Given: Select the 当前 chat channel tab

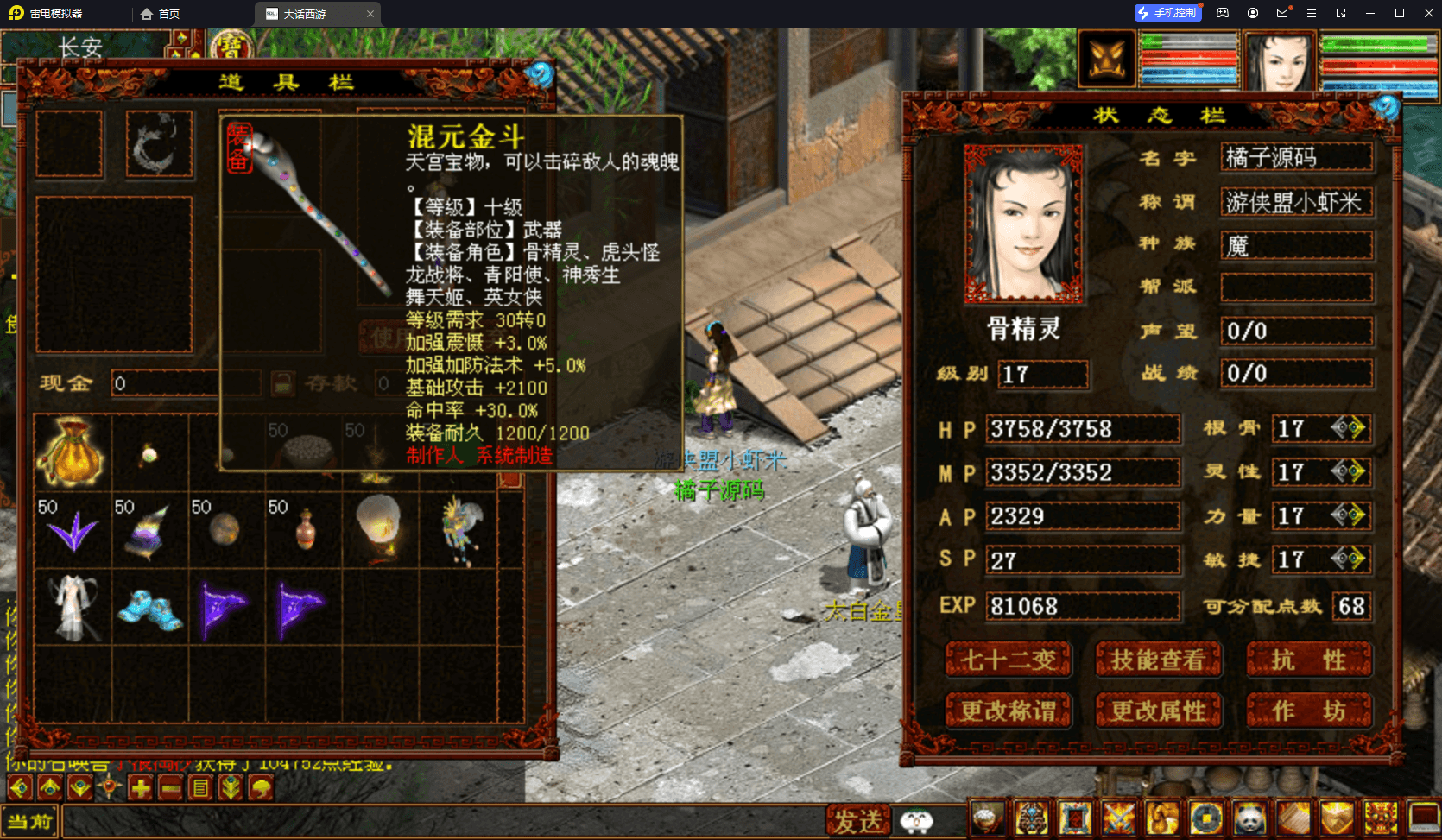Looking at the screenshot, I should (30, 820).
